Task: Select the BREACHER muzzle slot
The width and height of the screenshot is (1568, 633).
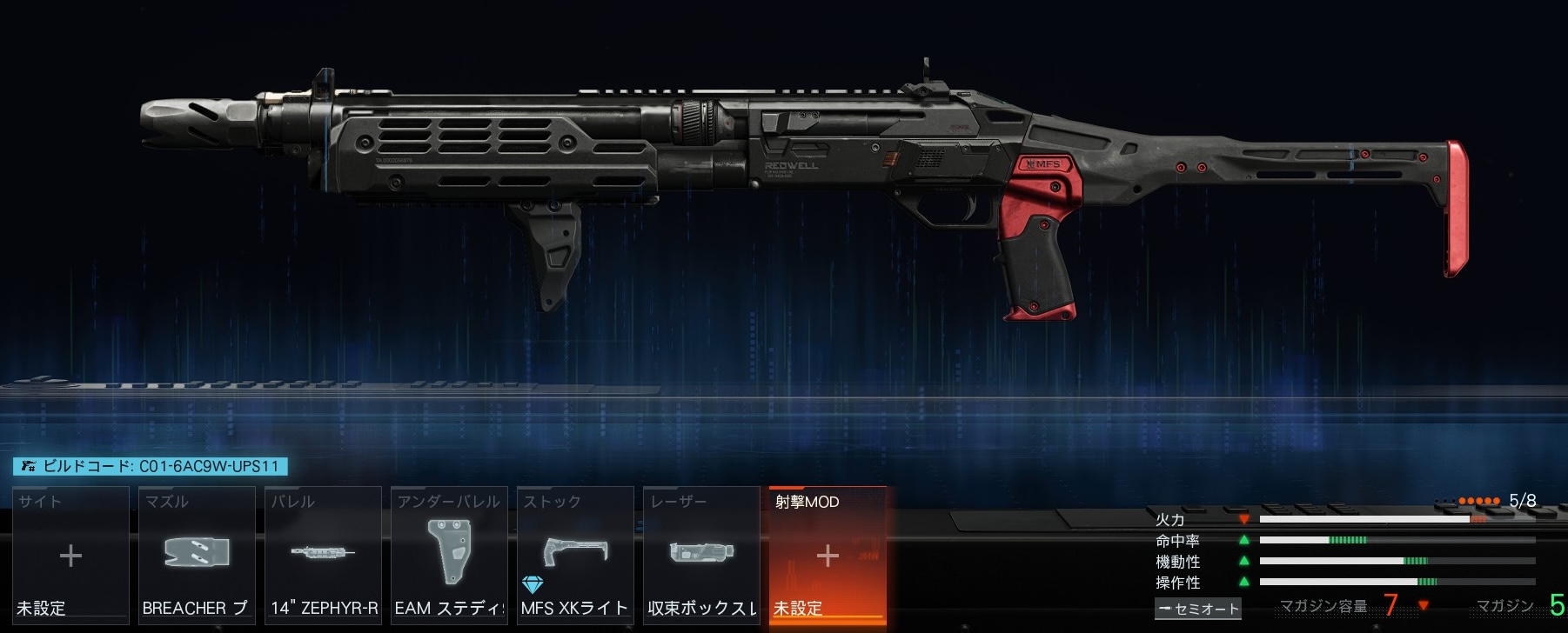Action: [x=197, y=555]
